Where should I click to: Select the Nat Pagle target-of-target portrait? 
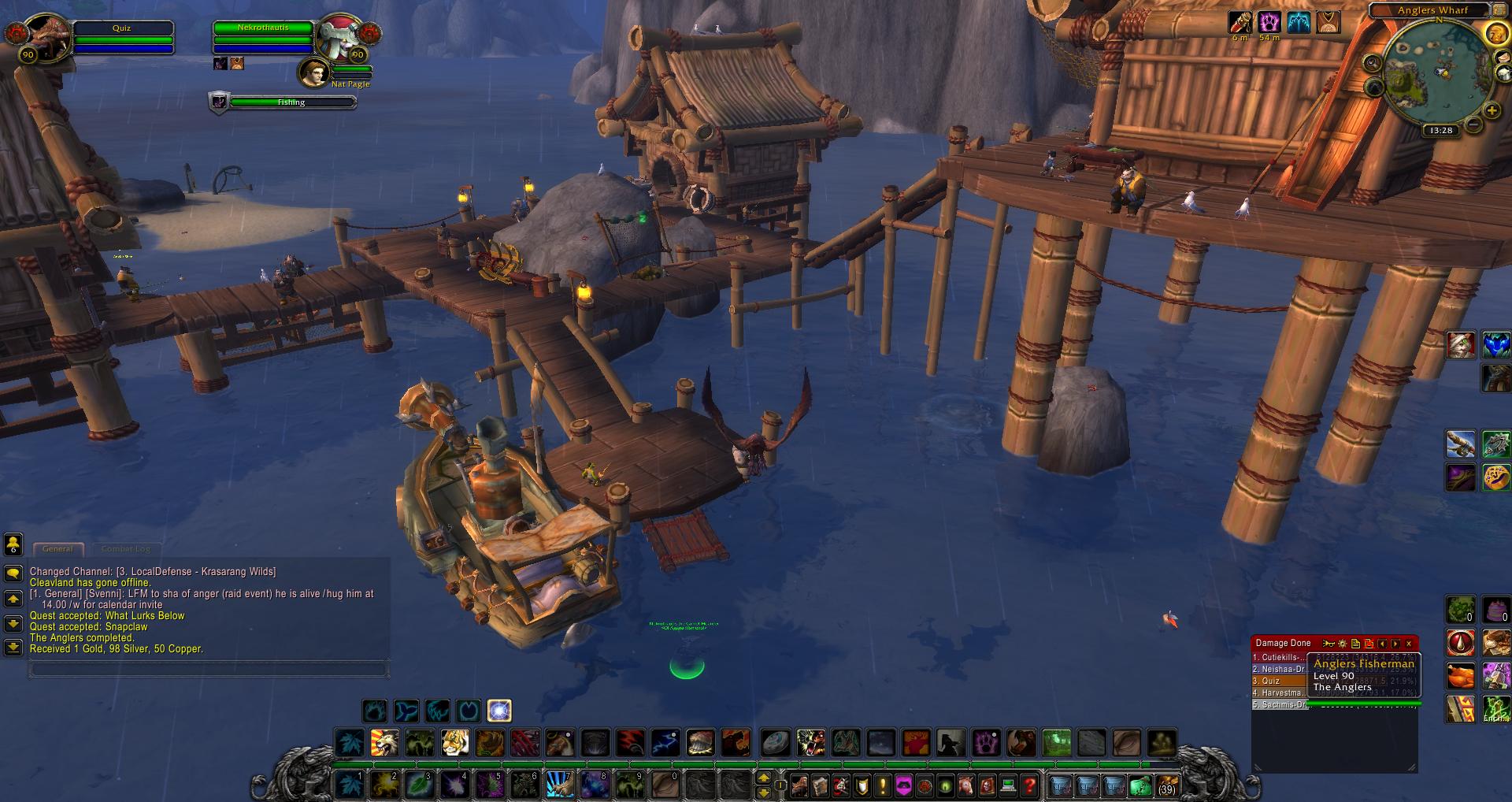pyautogui.click(x=313, y=72)
